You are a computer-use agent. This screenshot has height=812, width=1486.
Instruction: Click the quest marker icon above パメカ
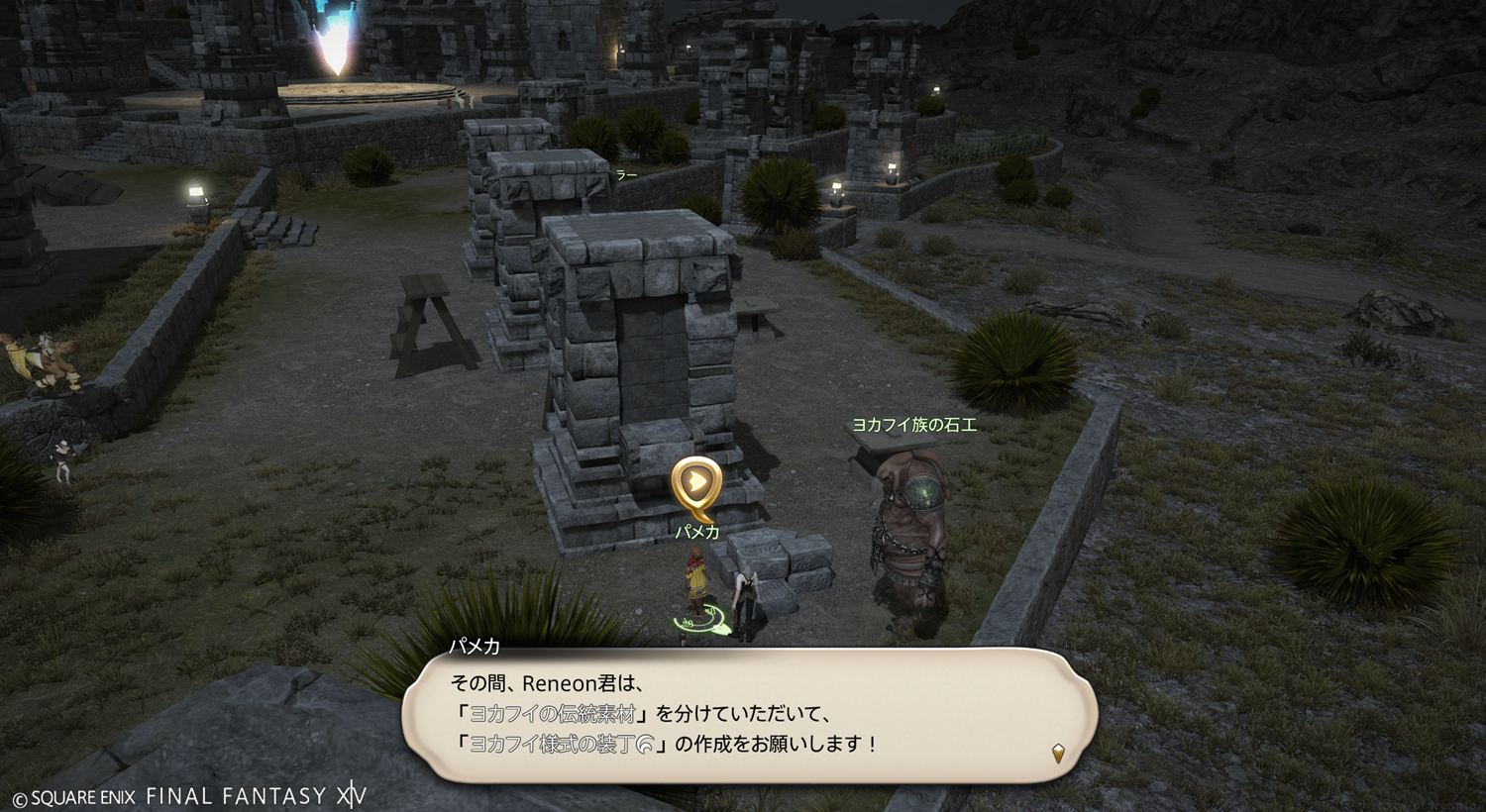[x=696, y=484]
